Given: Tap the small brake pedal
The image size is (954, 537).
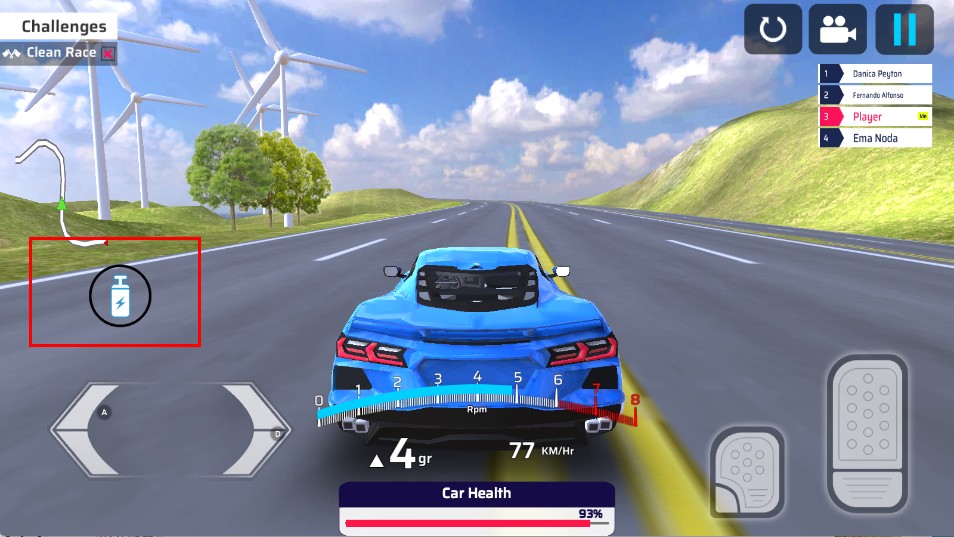Looking at the screenshot, I should pyautogui.click(x=747, y=469).
